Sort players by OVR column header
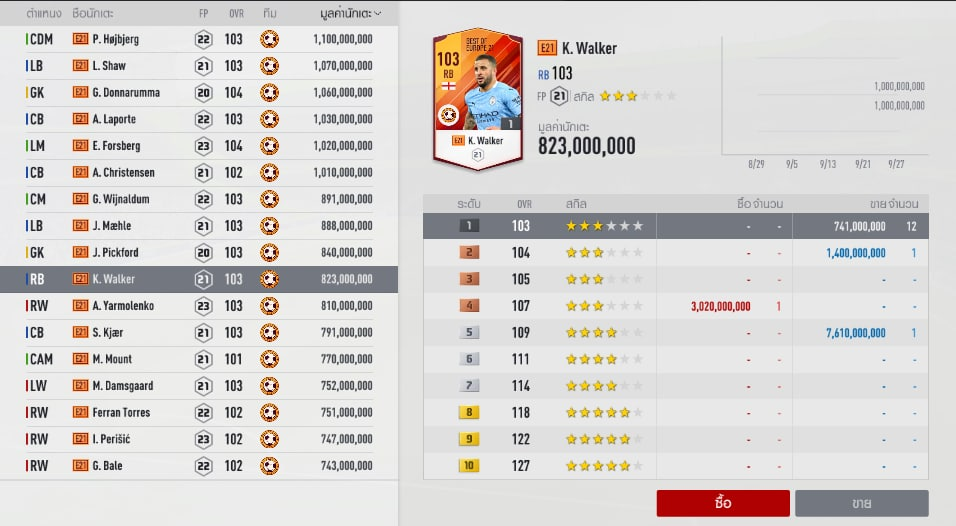Image resolution: width=956 pixels, height=526 pixels. [x=233, y=13]
